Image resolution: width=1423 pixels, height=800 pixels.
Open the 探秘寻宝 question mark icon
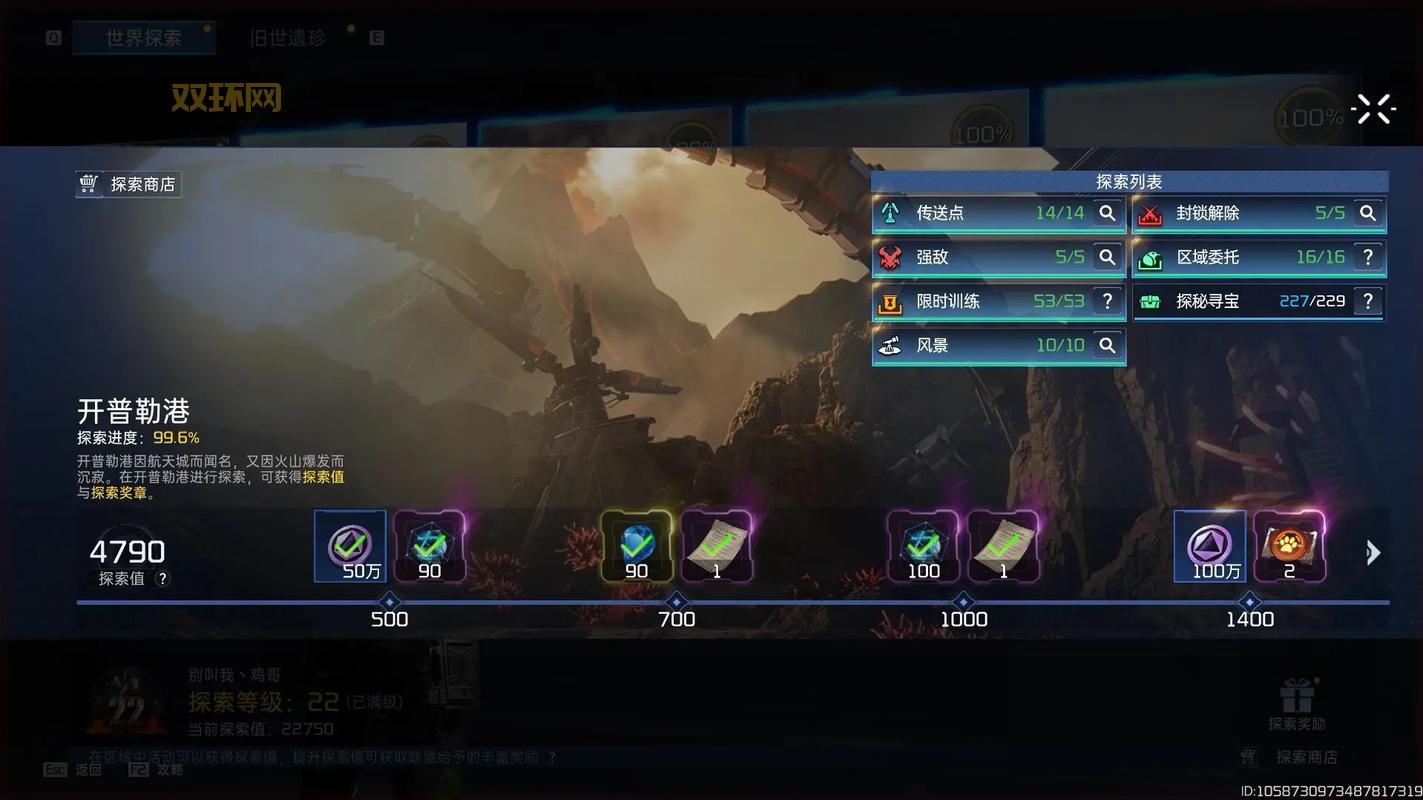click(x=1368, y=301)
